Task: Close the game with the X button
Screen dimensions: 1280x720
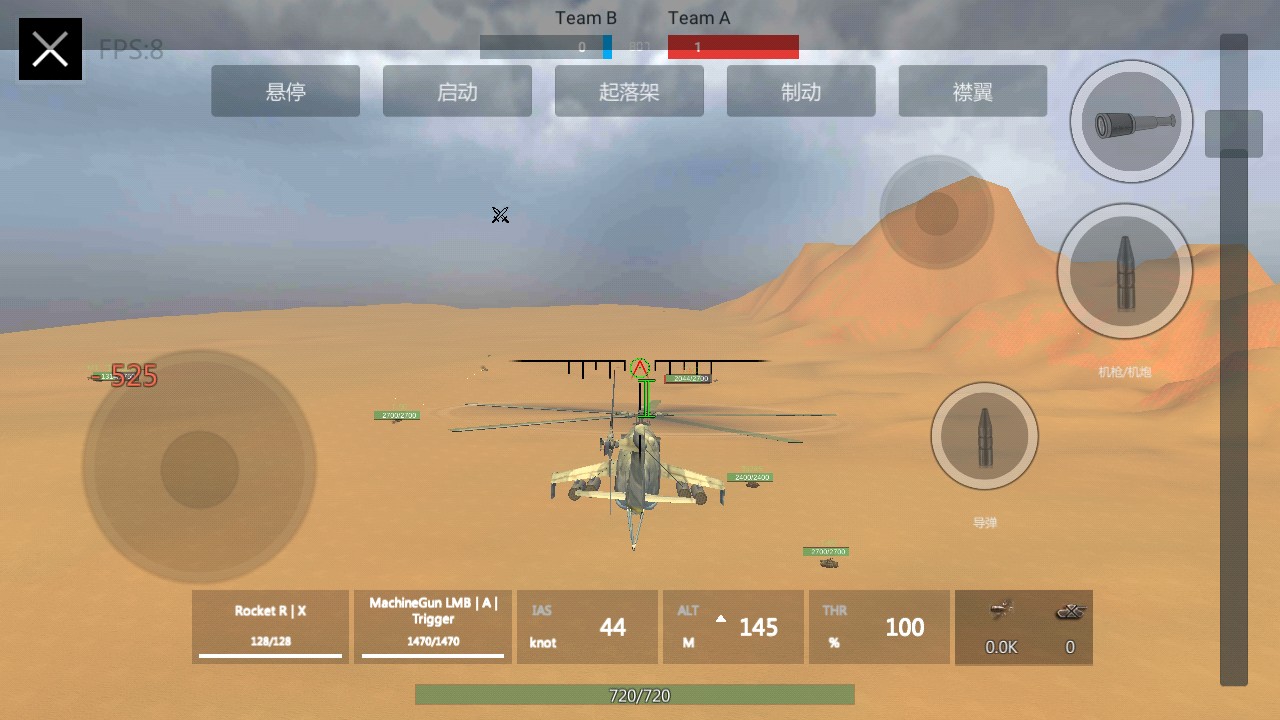Action: 50,49
